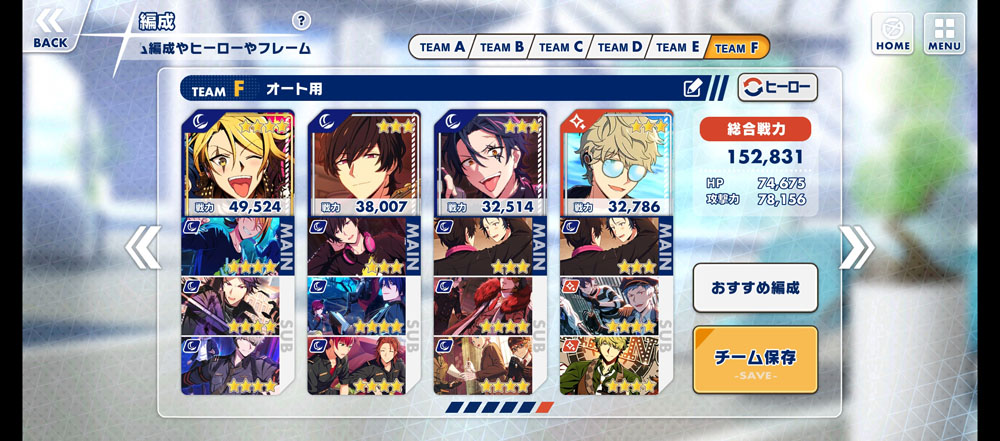This screenshot has width=1000, height=441.
Task: Select the card with 38,007 power
Action: click(x=363, y=162)
